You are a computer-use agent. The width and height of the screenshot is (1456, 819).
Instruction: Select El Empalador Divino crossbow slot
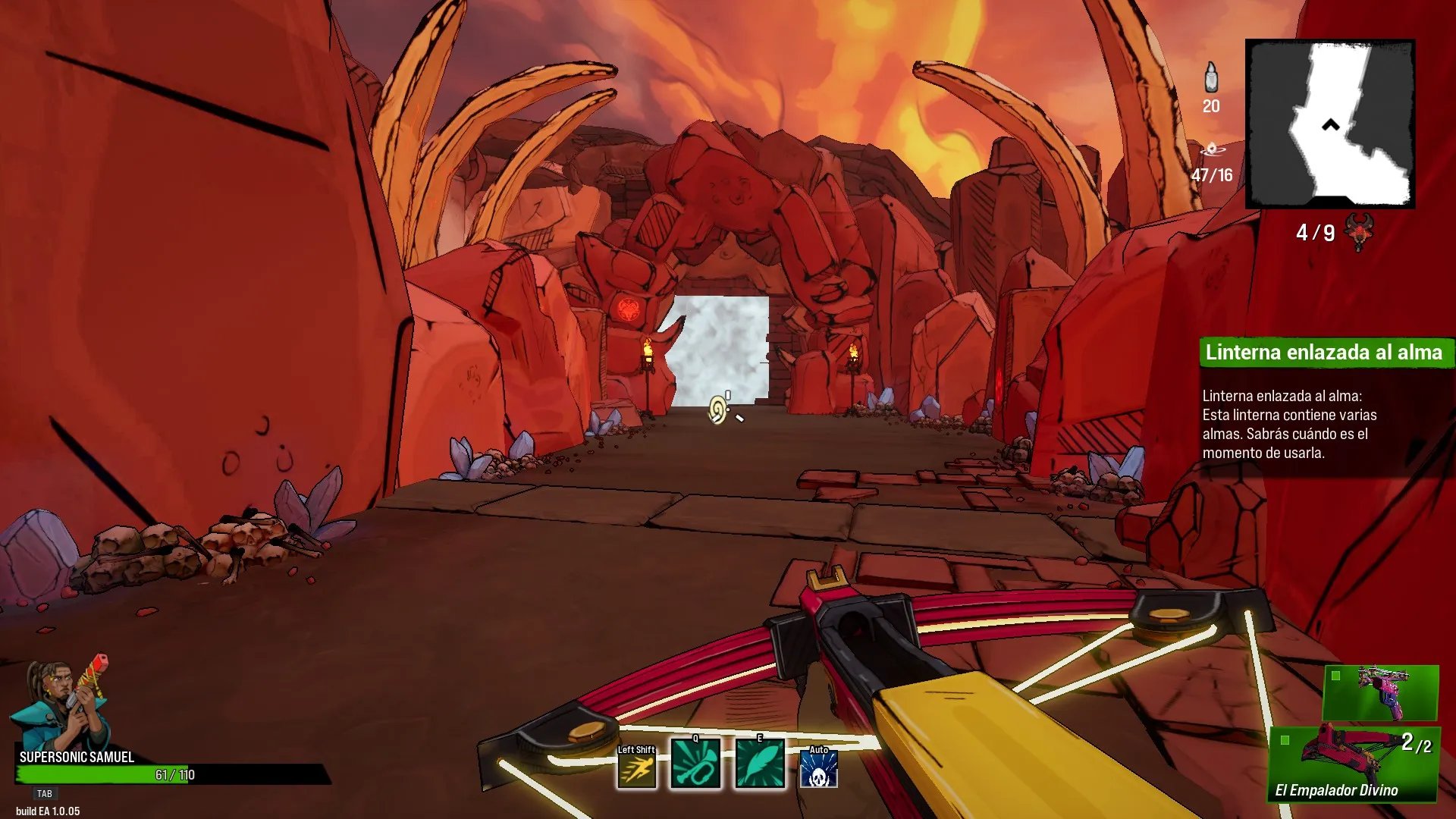1354,764
